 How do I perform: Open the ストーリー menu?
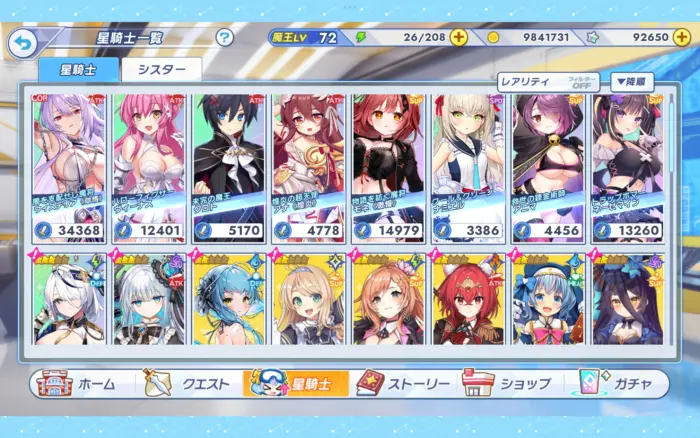(x=400, y=383)
